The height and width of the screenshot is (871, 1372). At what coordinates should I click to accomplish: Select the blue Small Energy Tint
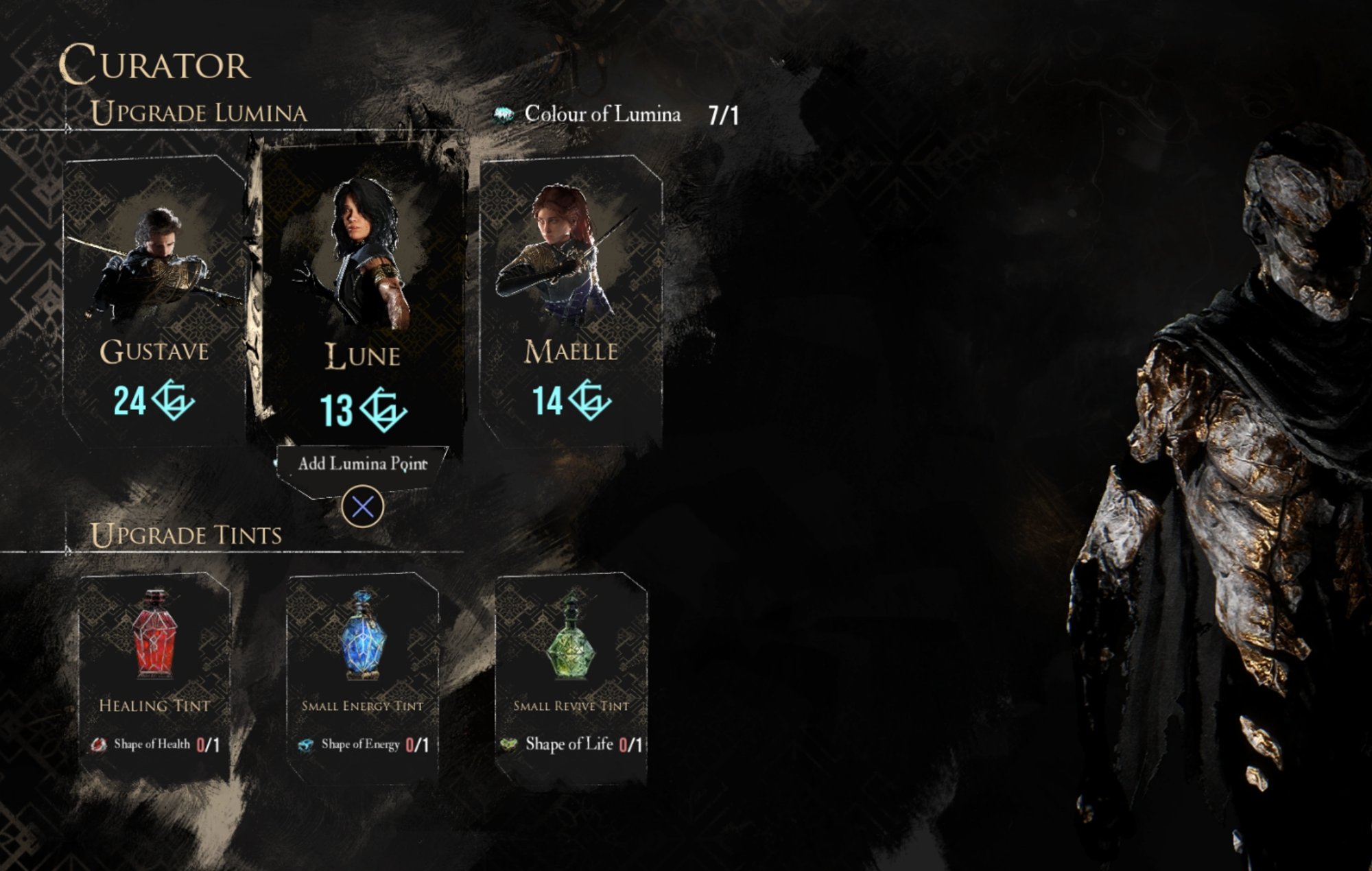point(362,676)
